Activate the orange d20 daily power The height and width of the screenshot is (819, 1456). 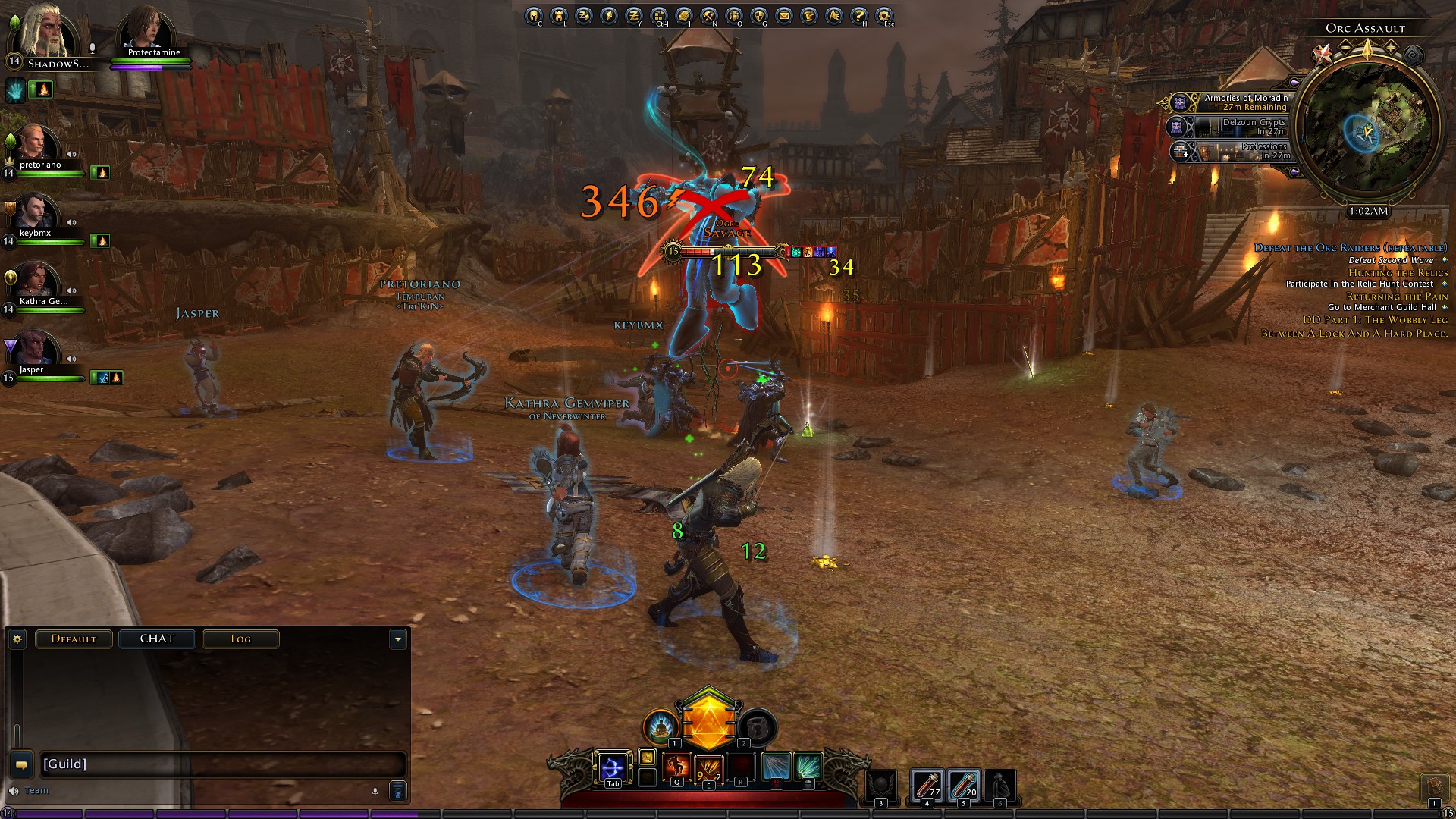[708, 719]
